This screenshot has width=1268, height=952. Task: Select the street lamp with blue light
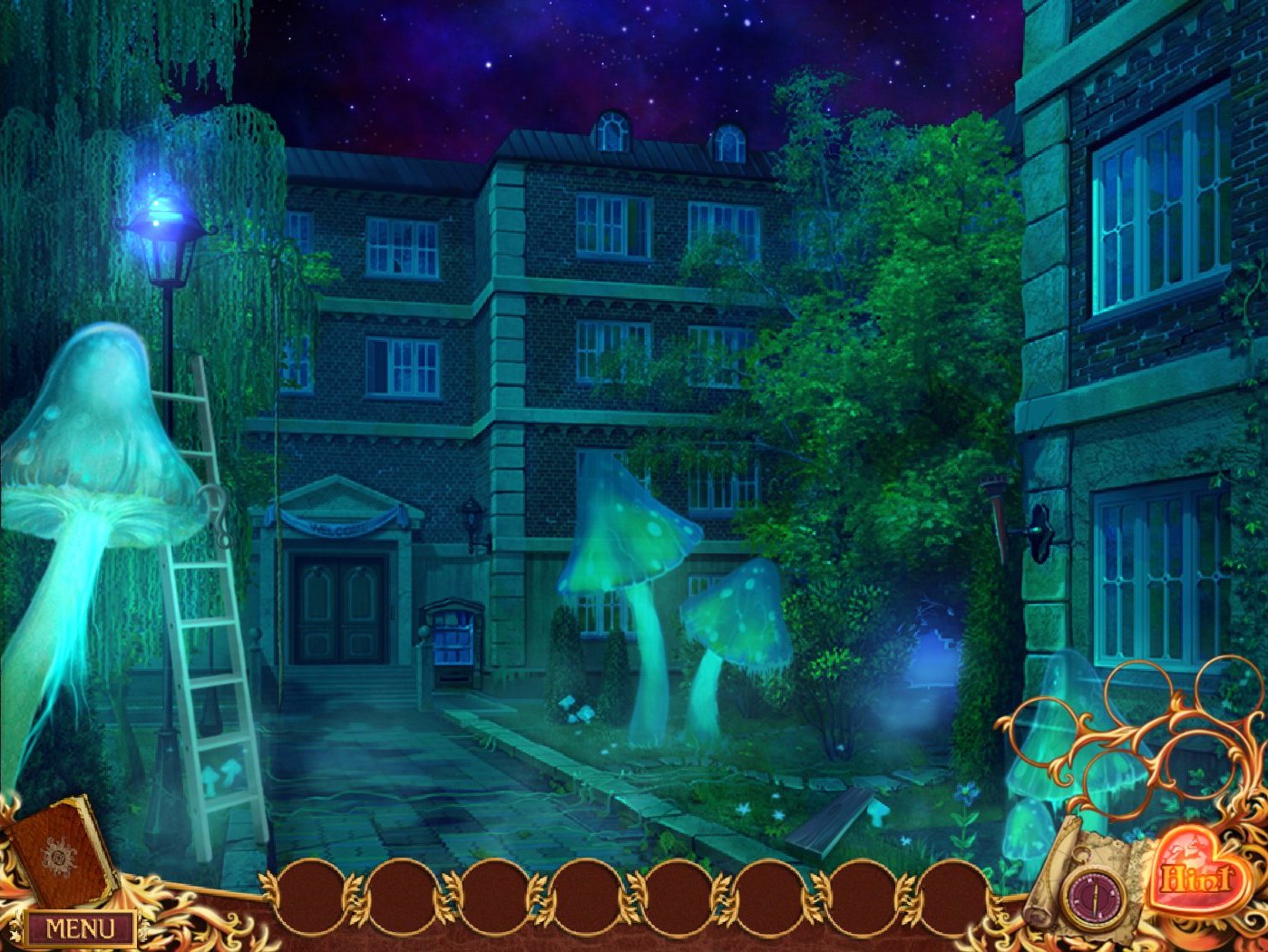coord(163,236)
